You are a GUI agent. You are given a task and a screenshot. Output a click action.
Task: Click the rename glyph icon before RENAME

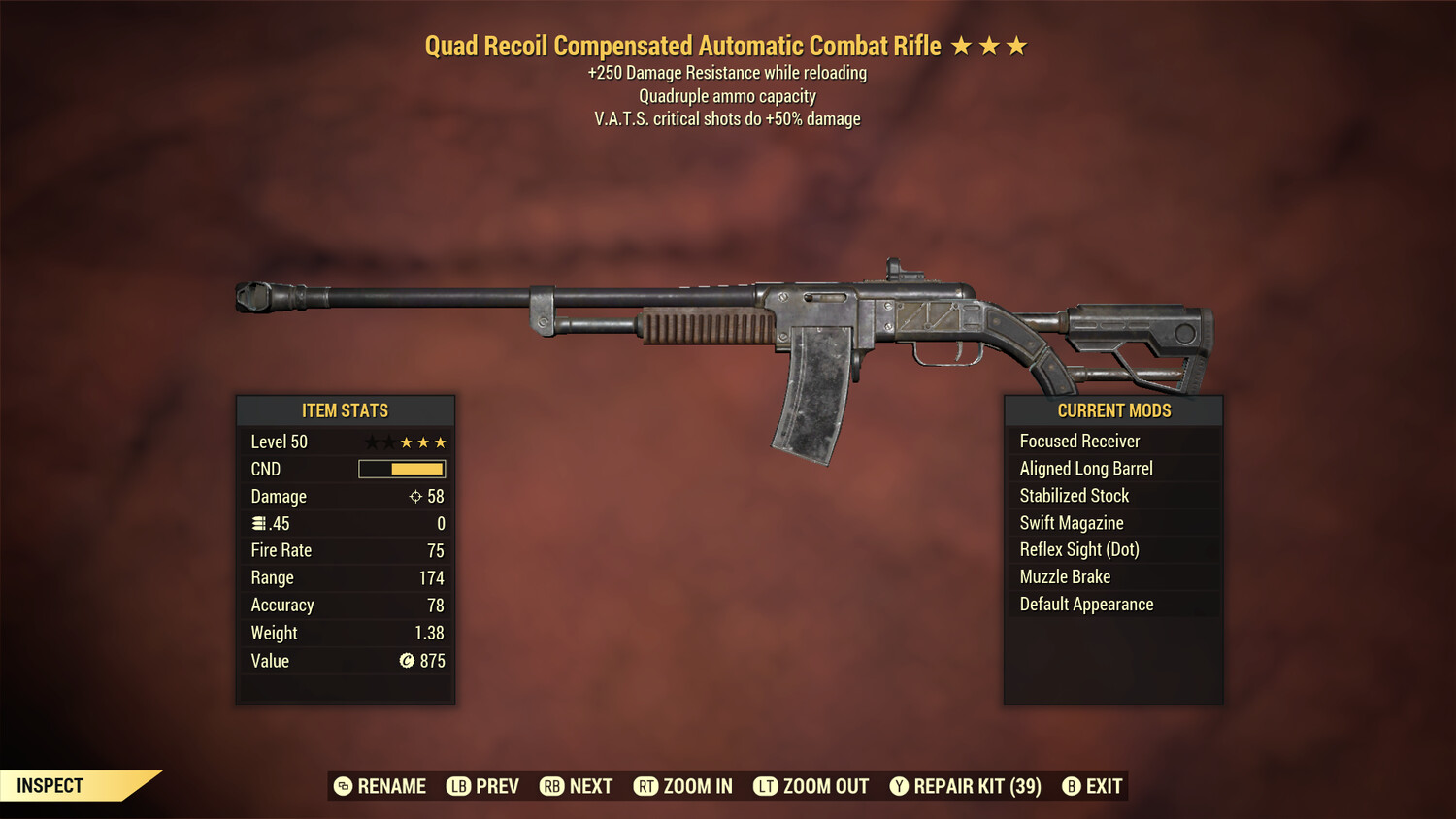click(x=342, y=786)
